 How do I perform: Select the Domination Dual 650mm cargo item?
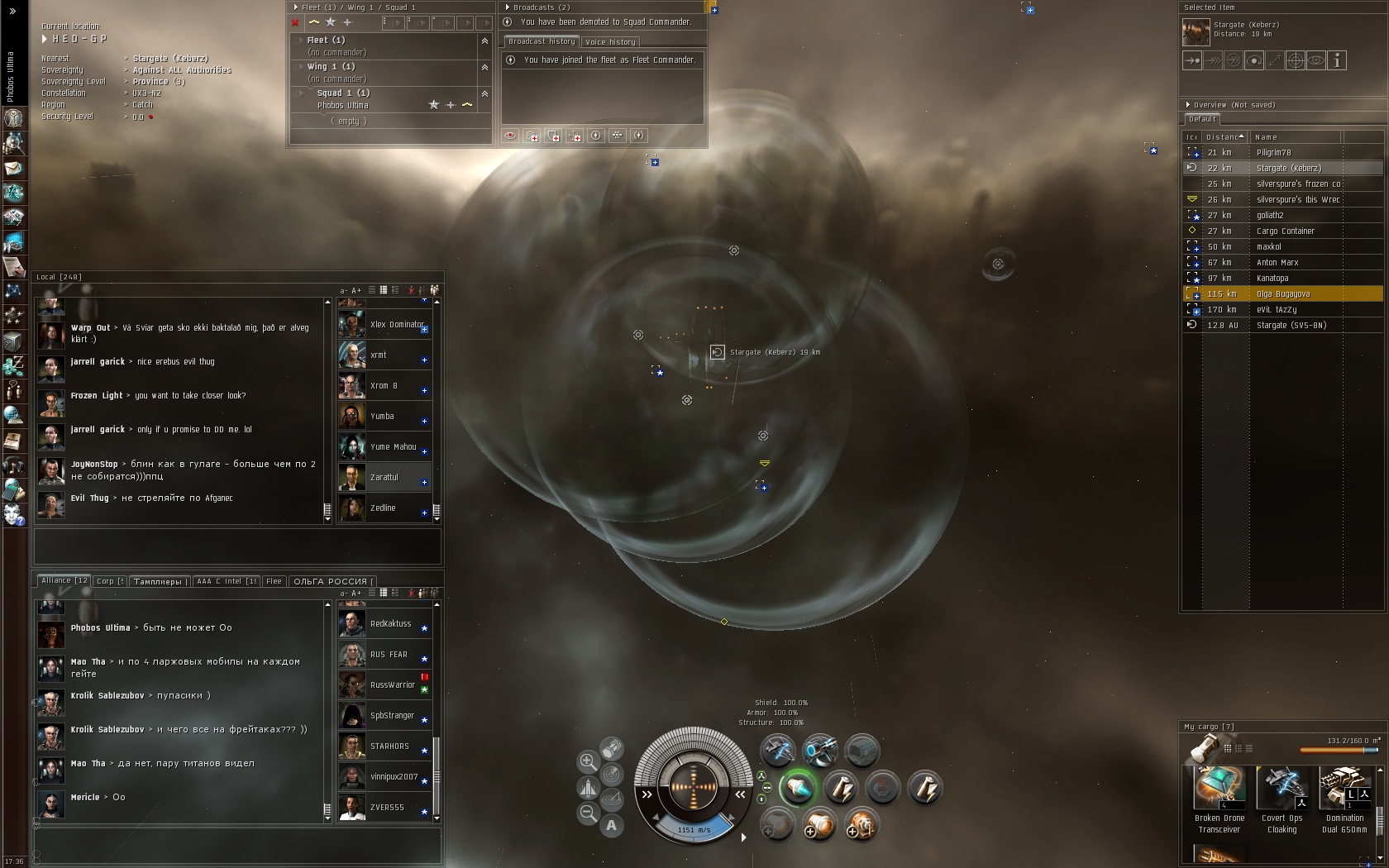(x=1344, y=799)
